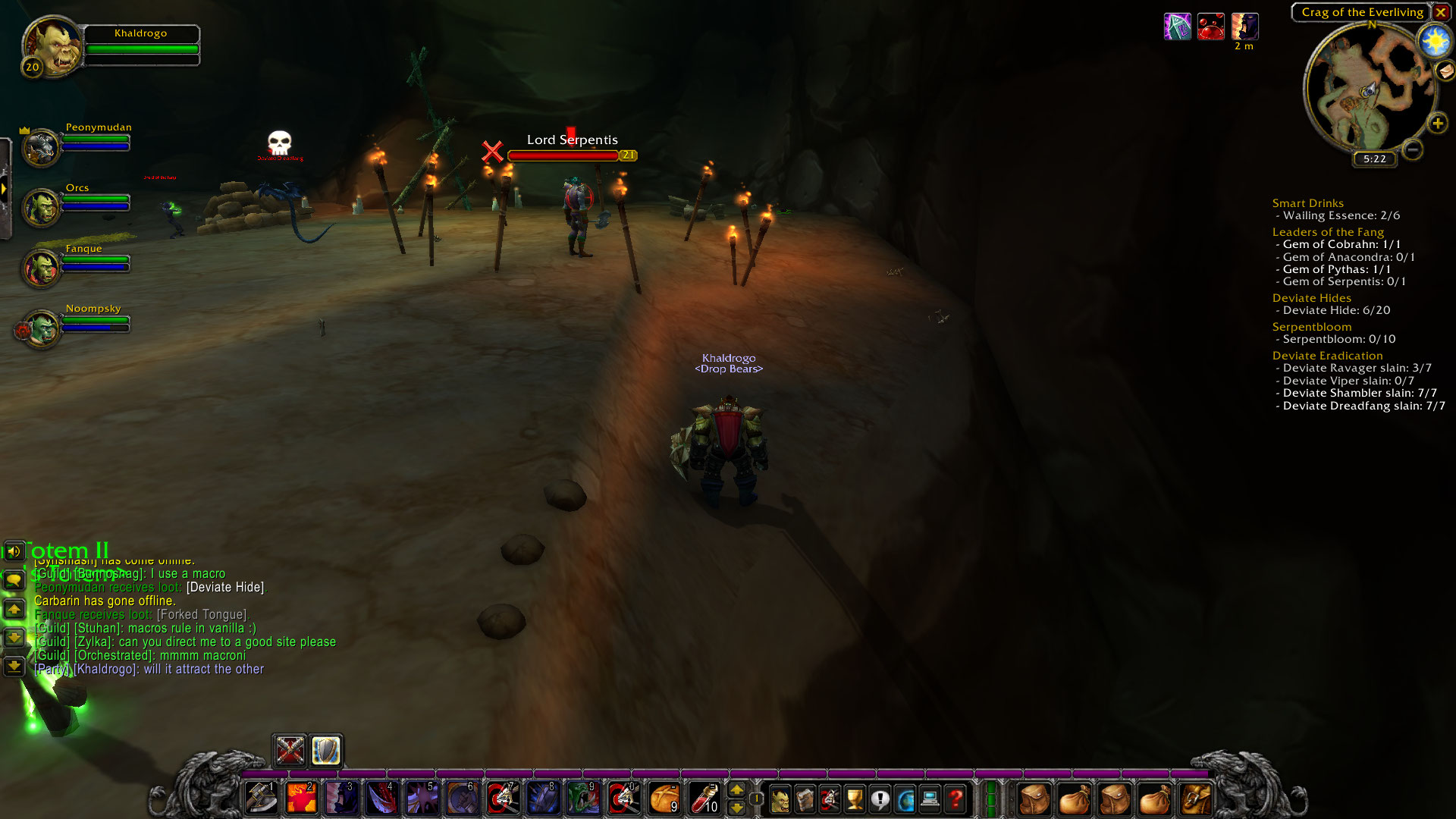Eat the bread stack in the action bar
This screenshot has width=1456, height=819.
(664, 799)
